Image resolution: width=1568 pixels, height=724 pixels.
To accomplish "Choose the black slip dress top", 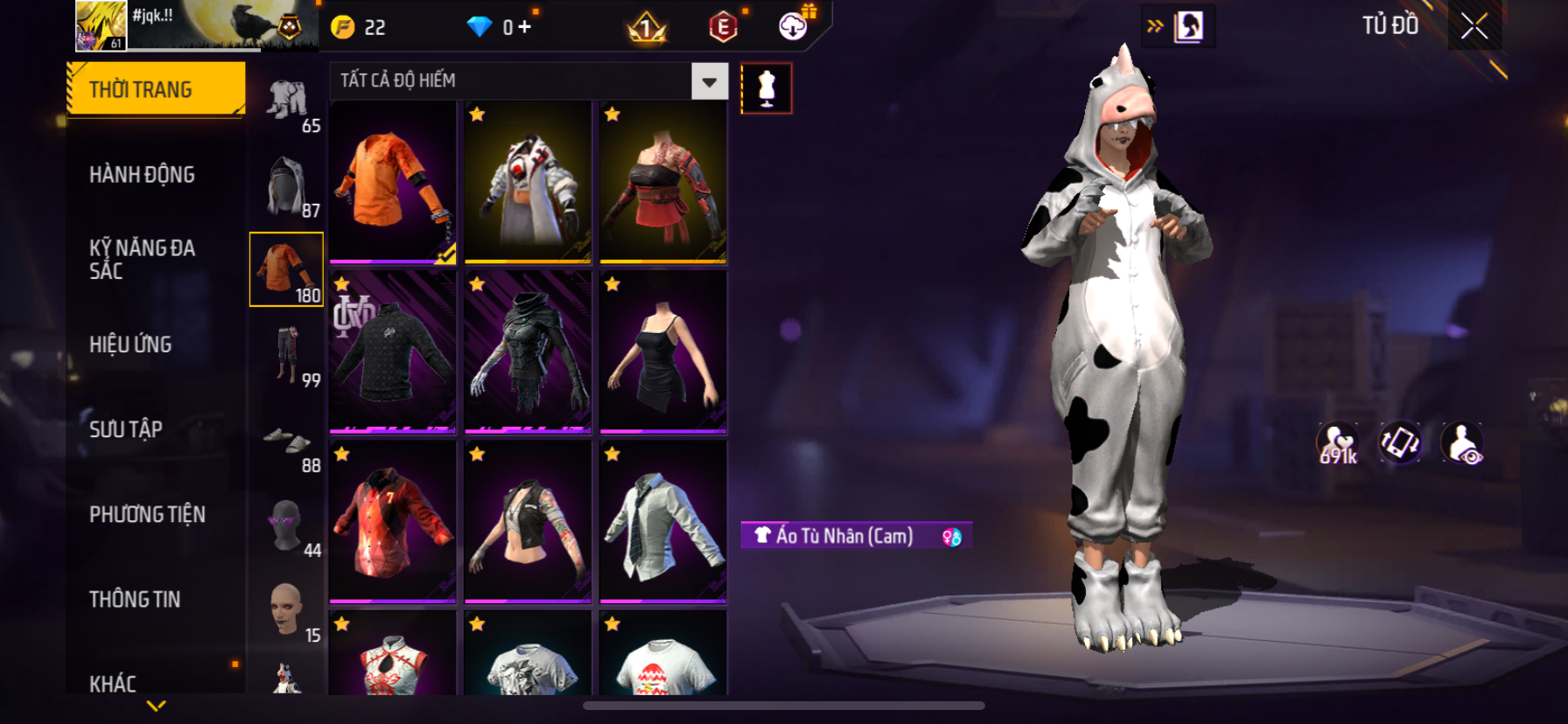I will click(x=663, y=352).
